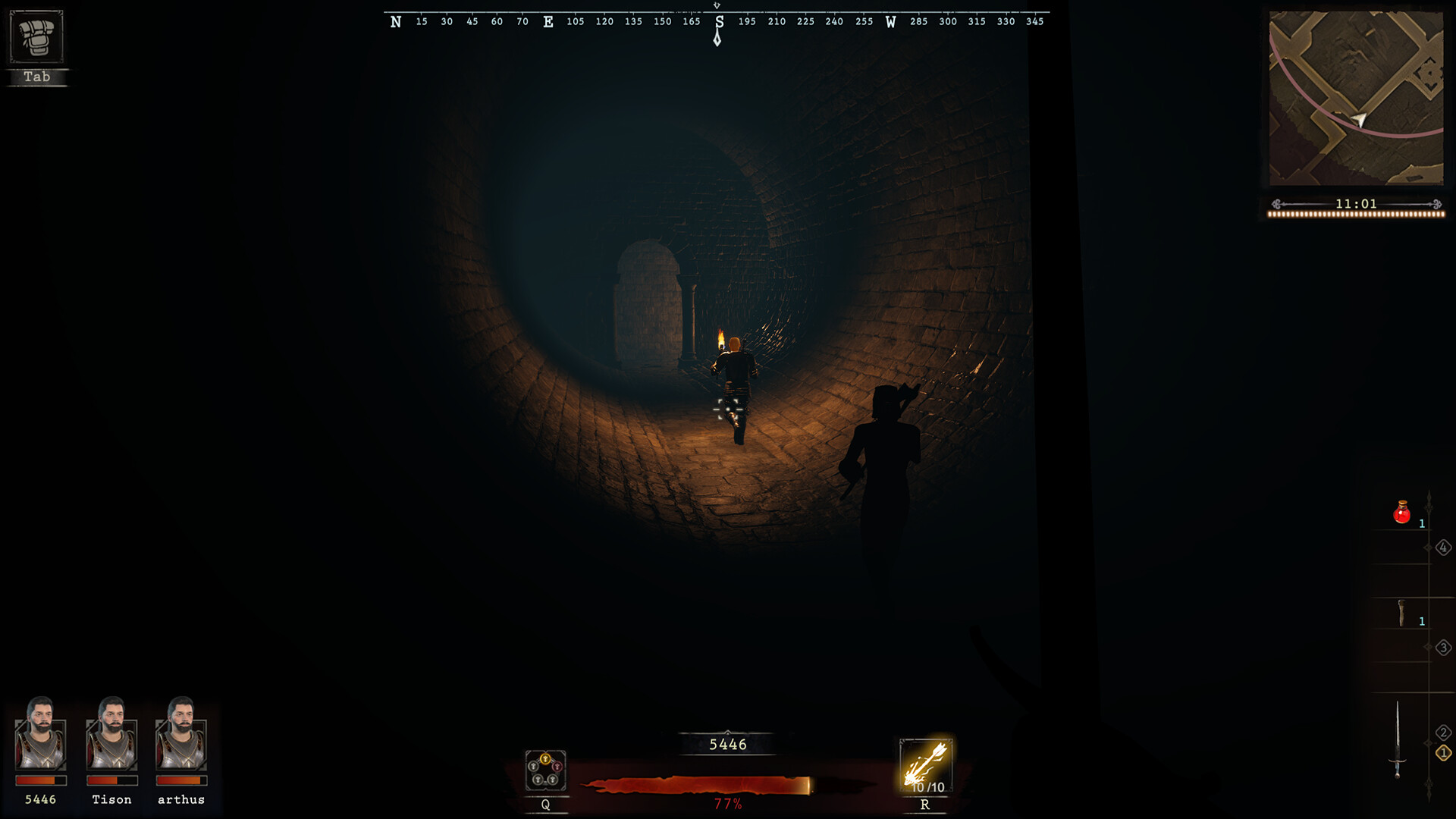Click the red rune in the Q ability wheel
The height and width of the screenshot is (819, 1456).
(557, 766)
